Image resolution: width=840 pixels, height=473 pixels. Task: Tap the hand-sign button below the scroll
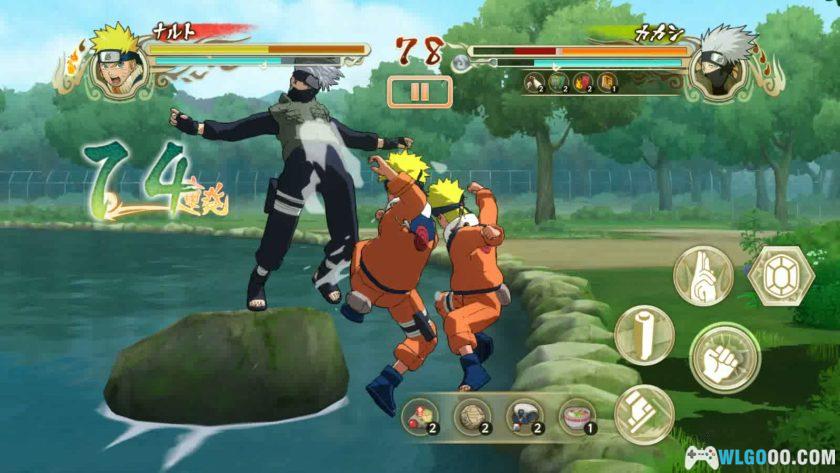(643, 413)
